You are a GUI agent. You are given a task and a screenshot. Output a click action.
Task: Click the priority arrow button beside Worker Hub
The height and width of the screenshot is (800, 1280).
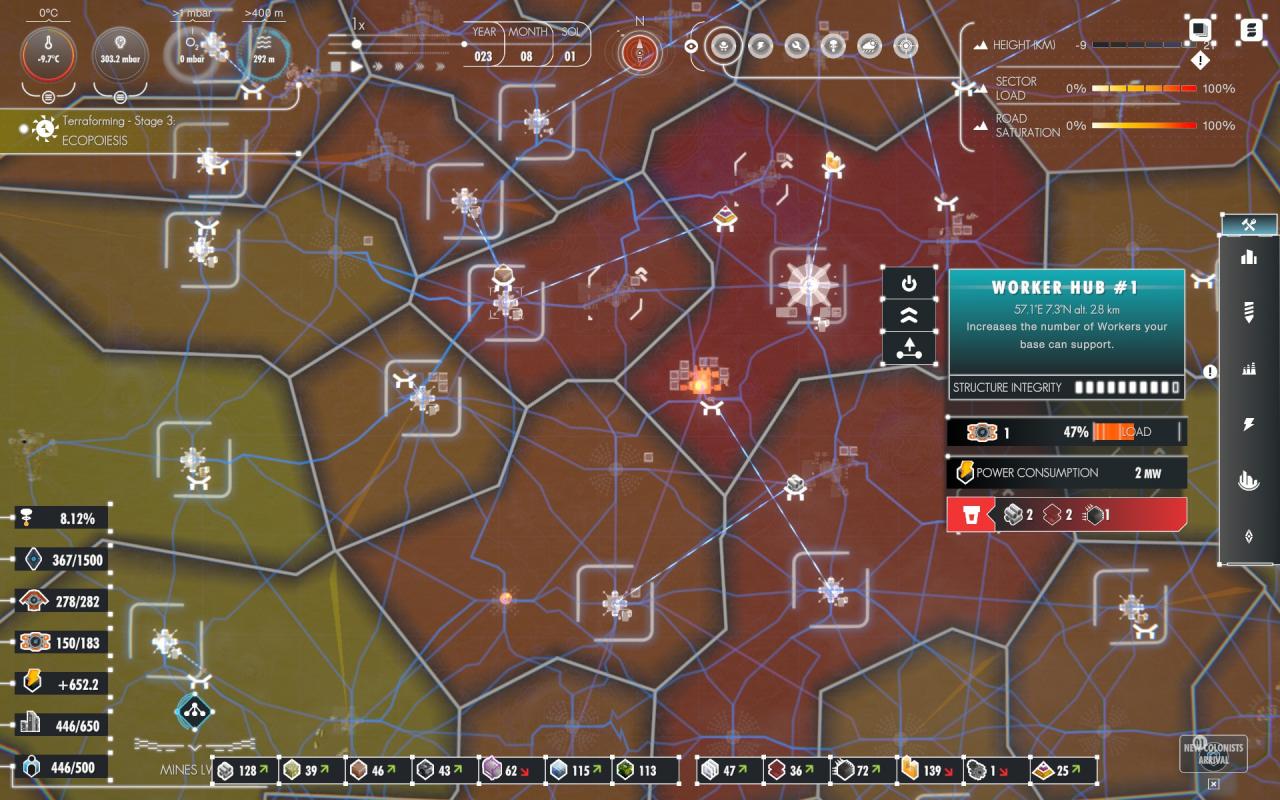pyautogui.click(x=909, y=349)
